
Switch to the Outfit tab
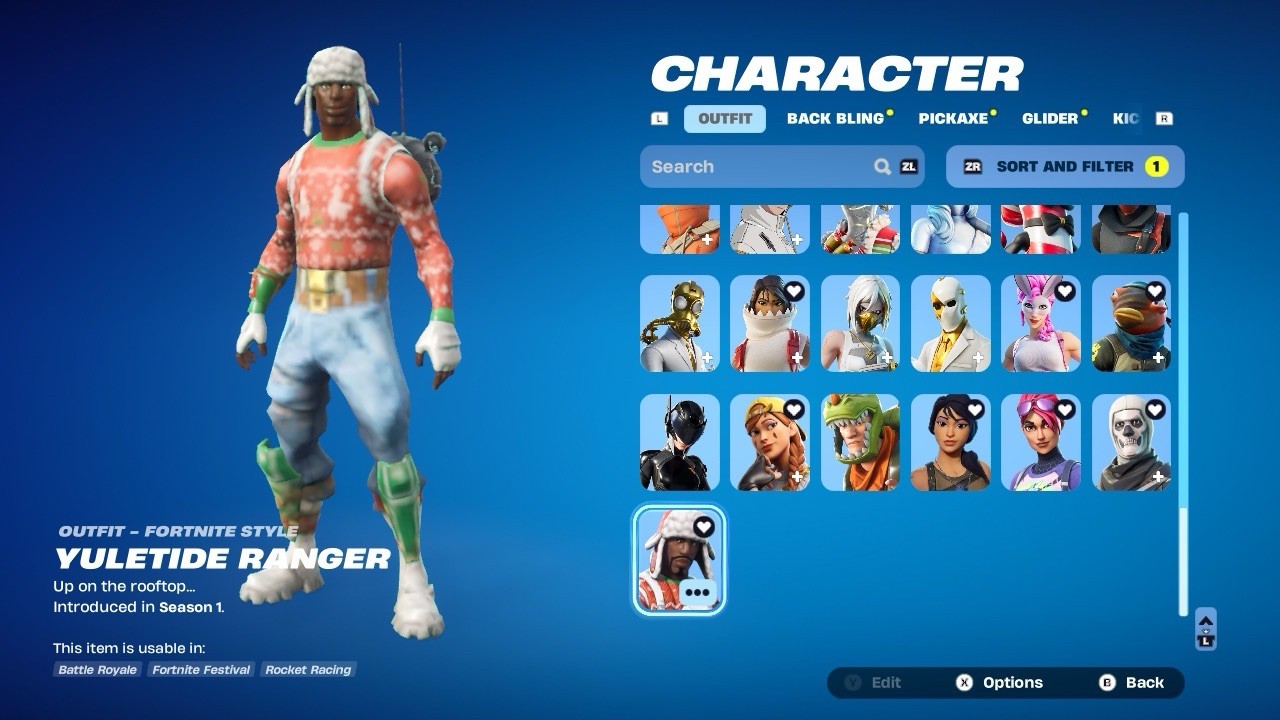pyautogui.click(x=724, y=119)
